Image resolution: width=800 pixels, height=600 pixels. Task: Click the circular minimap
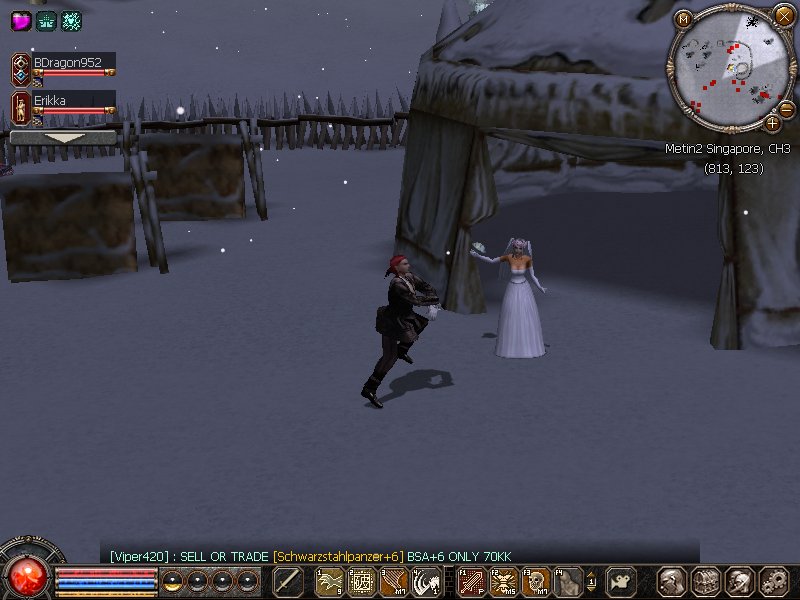tap(731, 66)
